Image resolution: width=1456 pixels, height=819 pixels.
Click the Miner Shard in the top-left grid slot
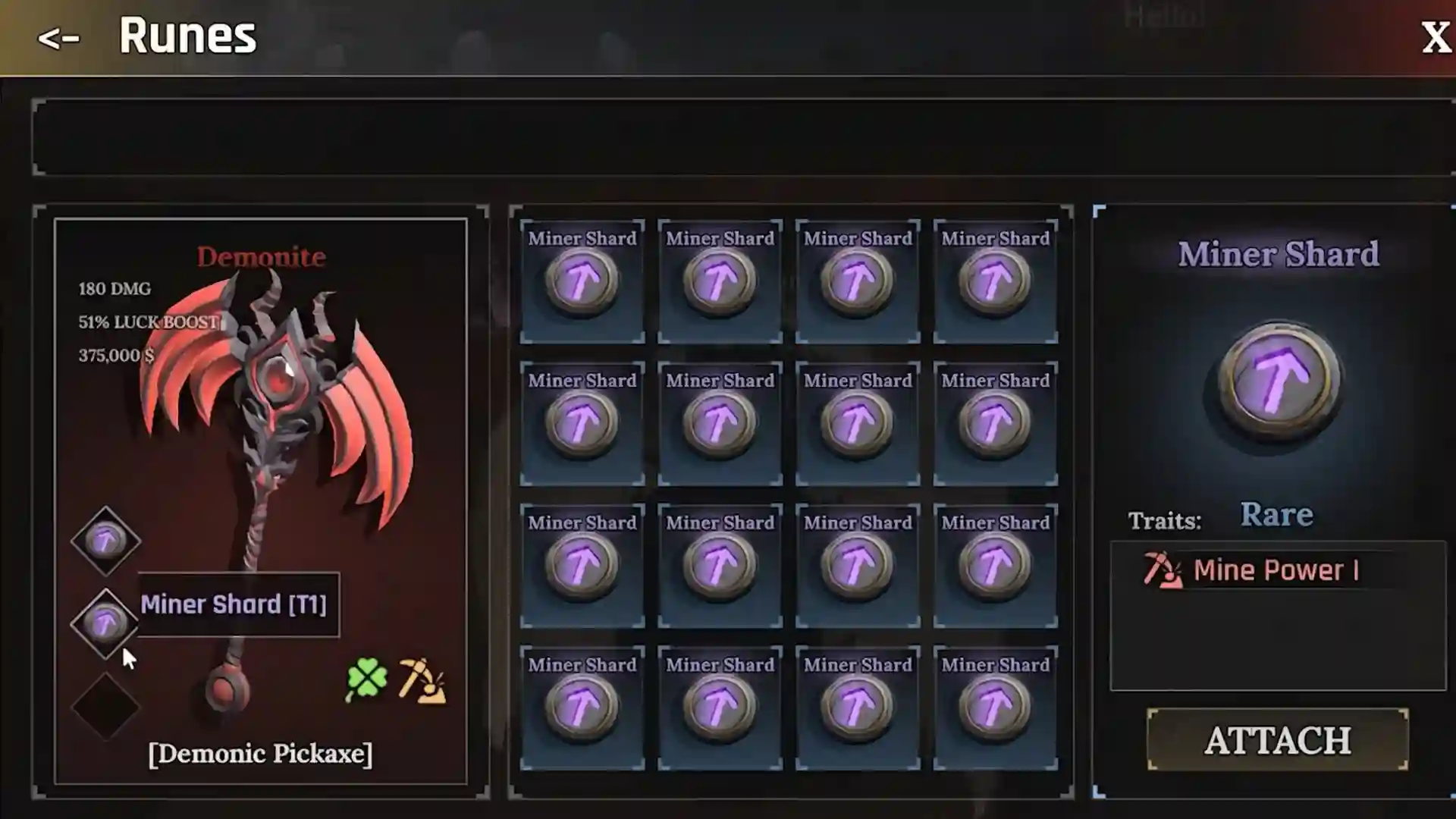tap(581, 281)
